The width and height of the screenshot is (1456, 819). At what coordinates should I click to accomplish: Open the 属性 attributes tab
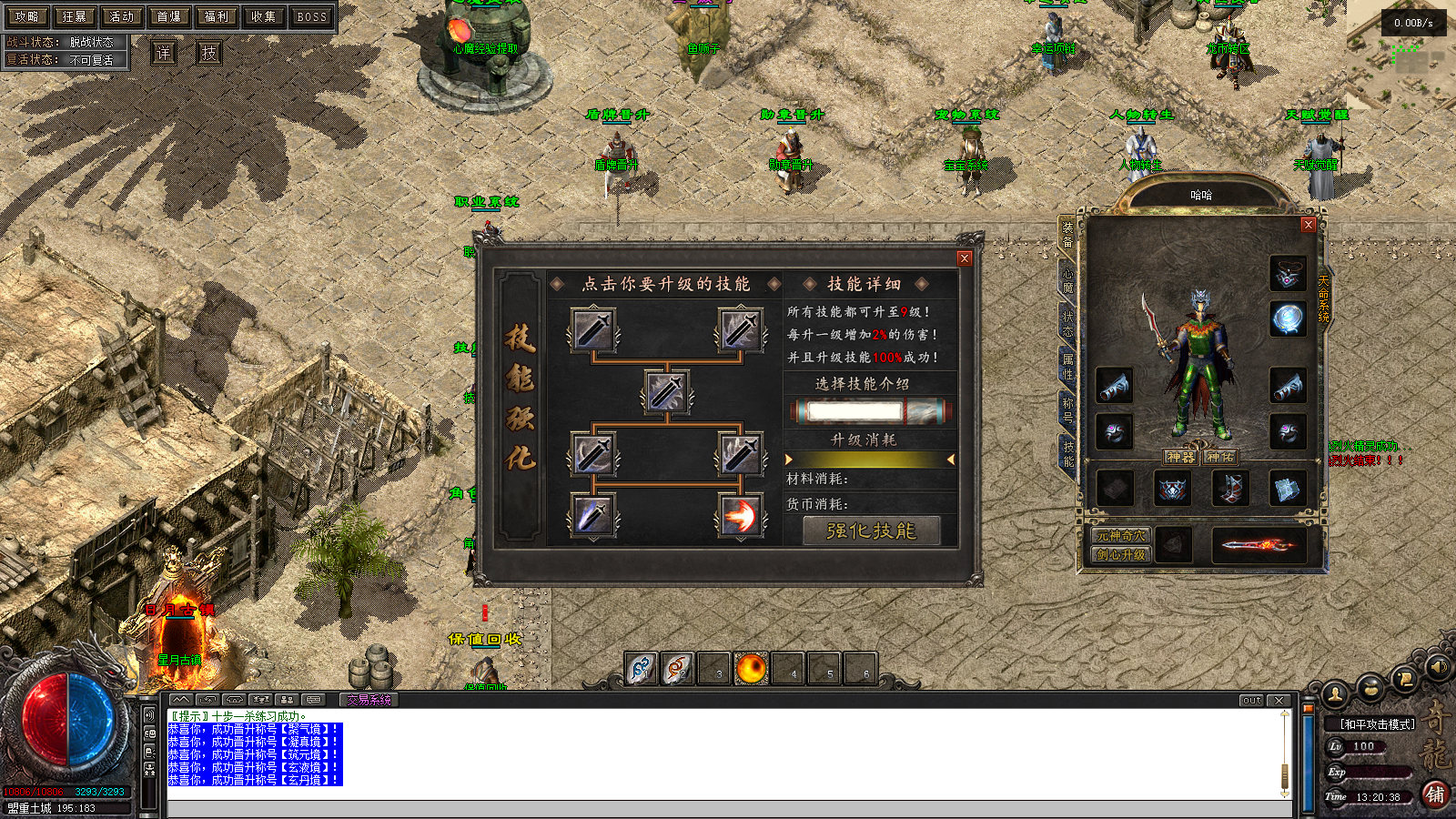click(1067, 367)
